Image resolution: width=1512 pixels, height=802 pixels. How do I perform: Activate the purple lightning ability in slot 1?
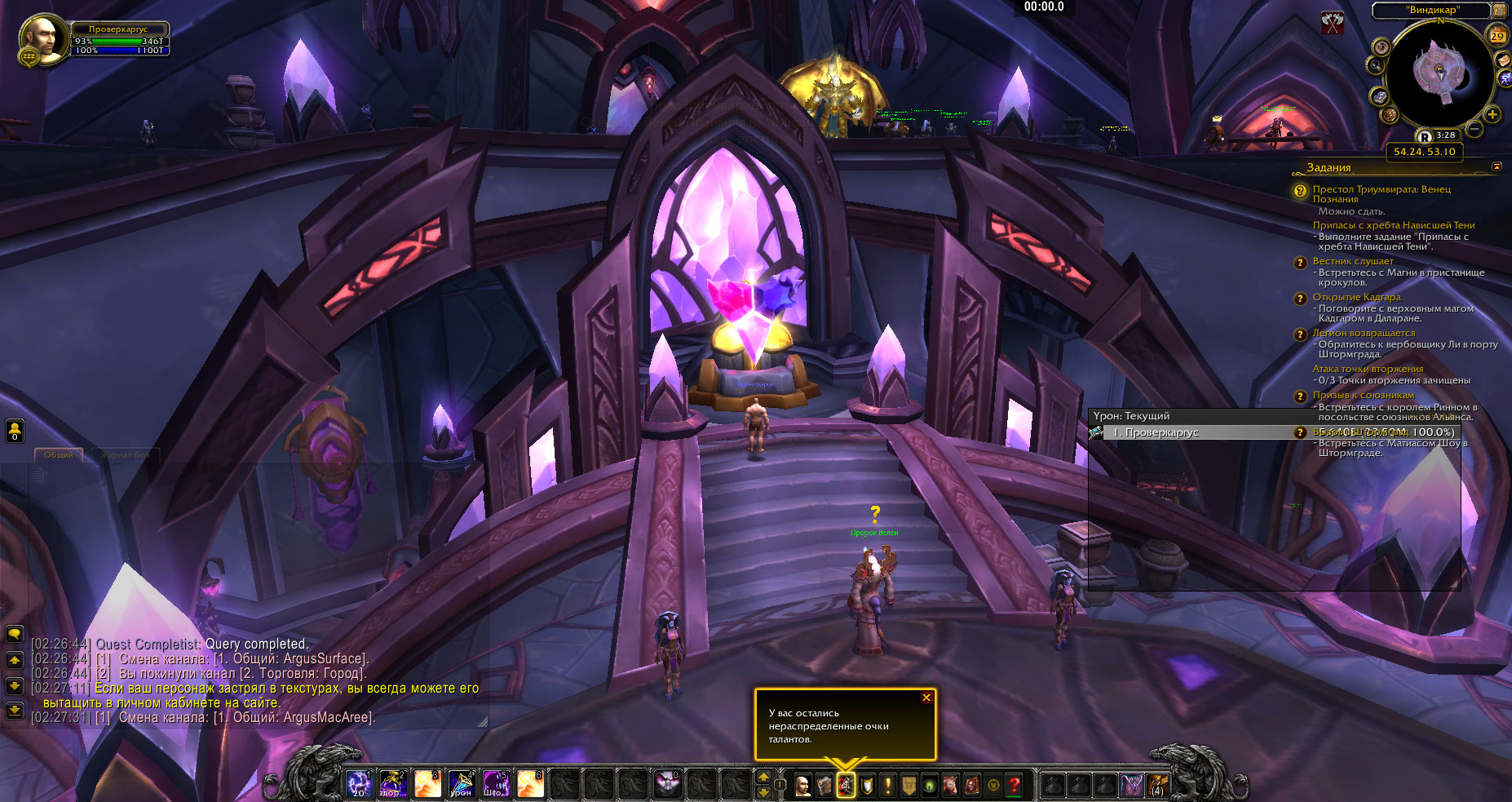(359, 784)
